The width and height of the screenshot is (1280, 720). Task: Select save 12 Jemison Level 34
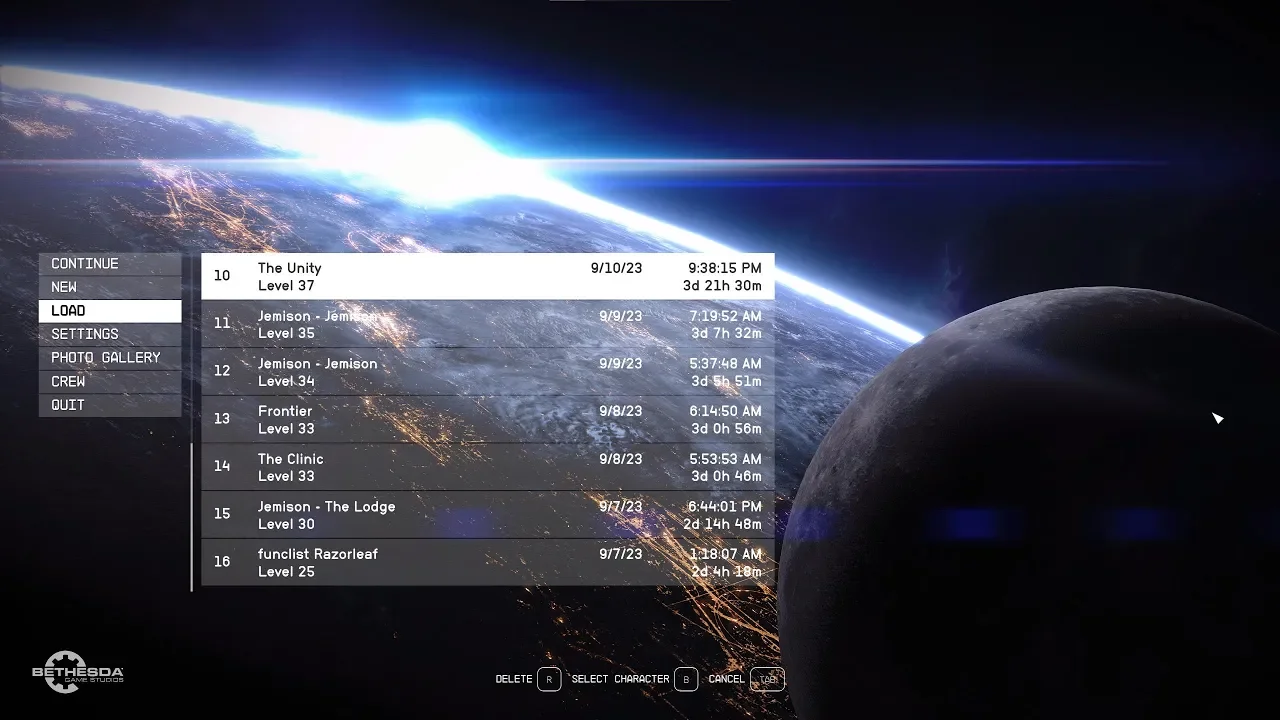(487, 372)
